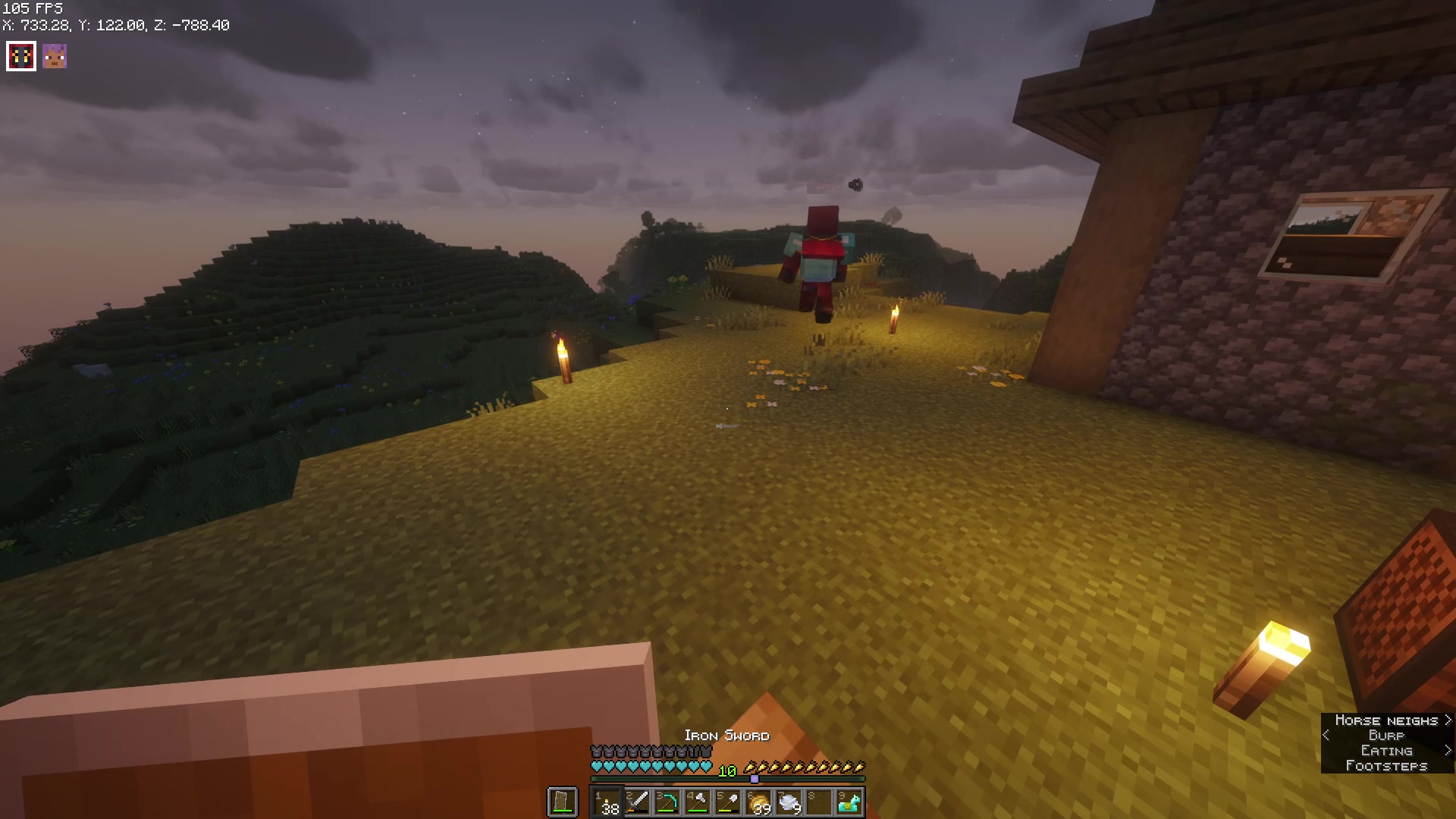Select the cobweb stack in hotbar slot 7
1456x819 pixels.
(x=789, y=802)
